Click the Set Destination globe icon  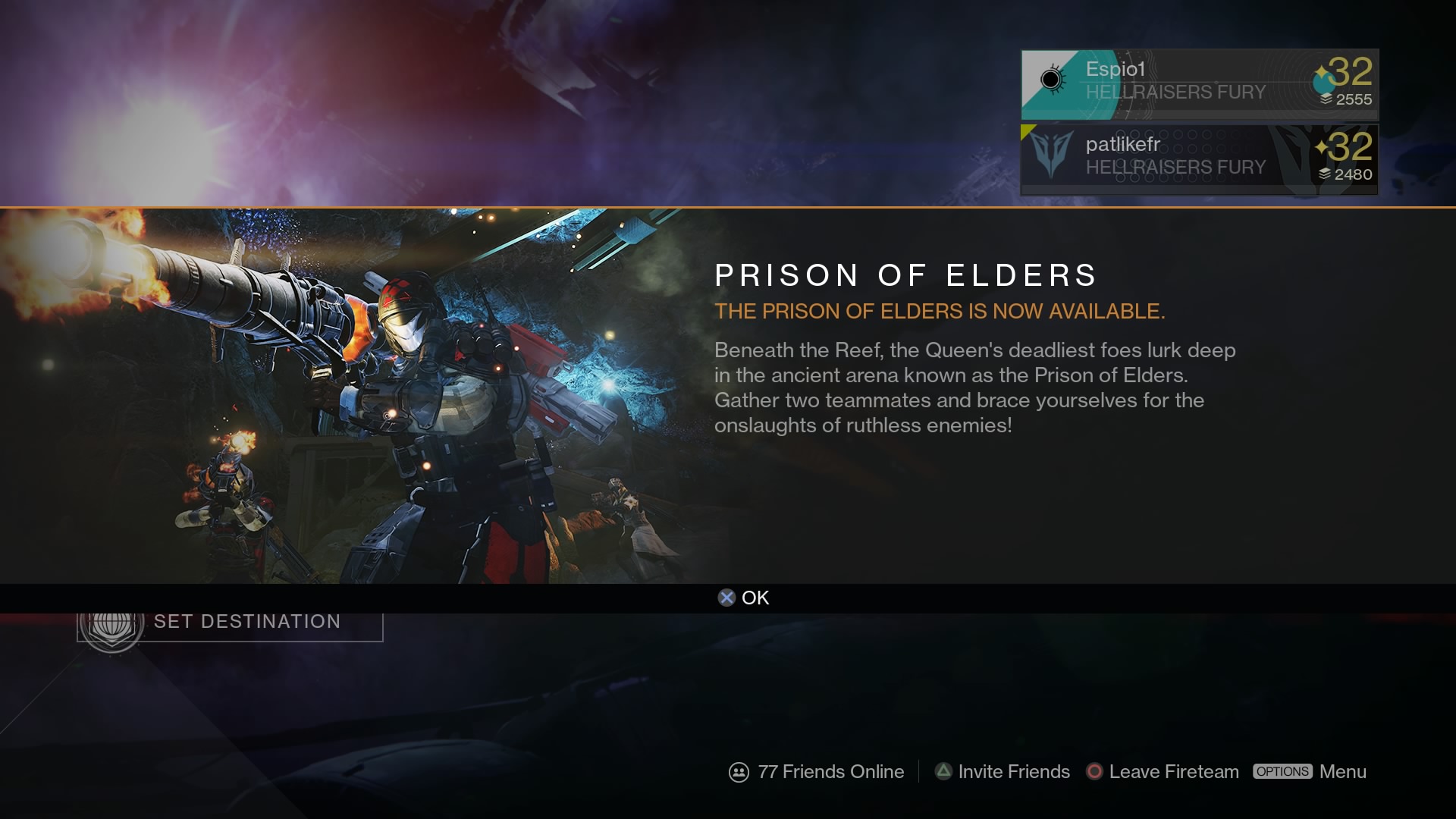pos(112,626)
